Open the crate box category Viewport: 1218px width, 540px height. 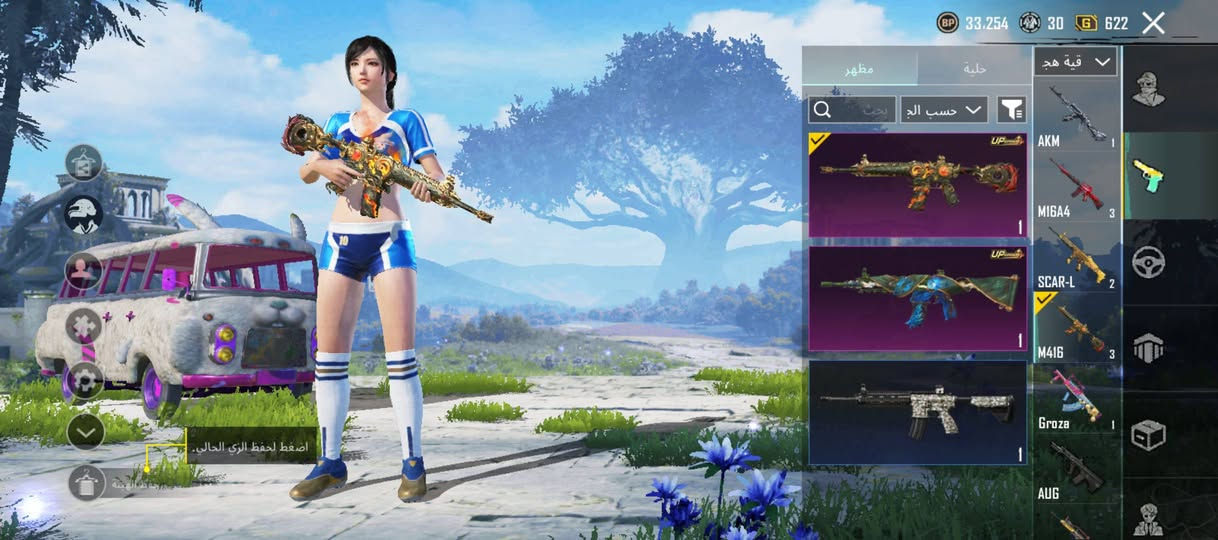(x=1149, y=435)
